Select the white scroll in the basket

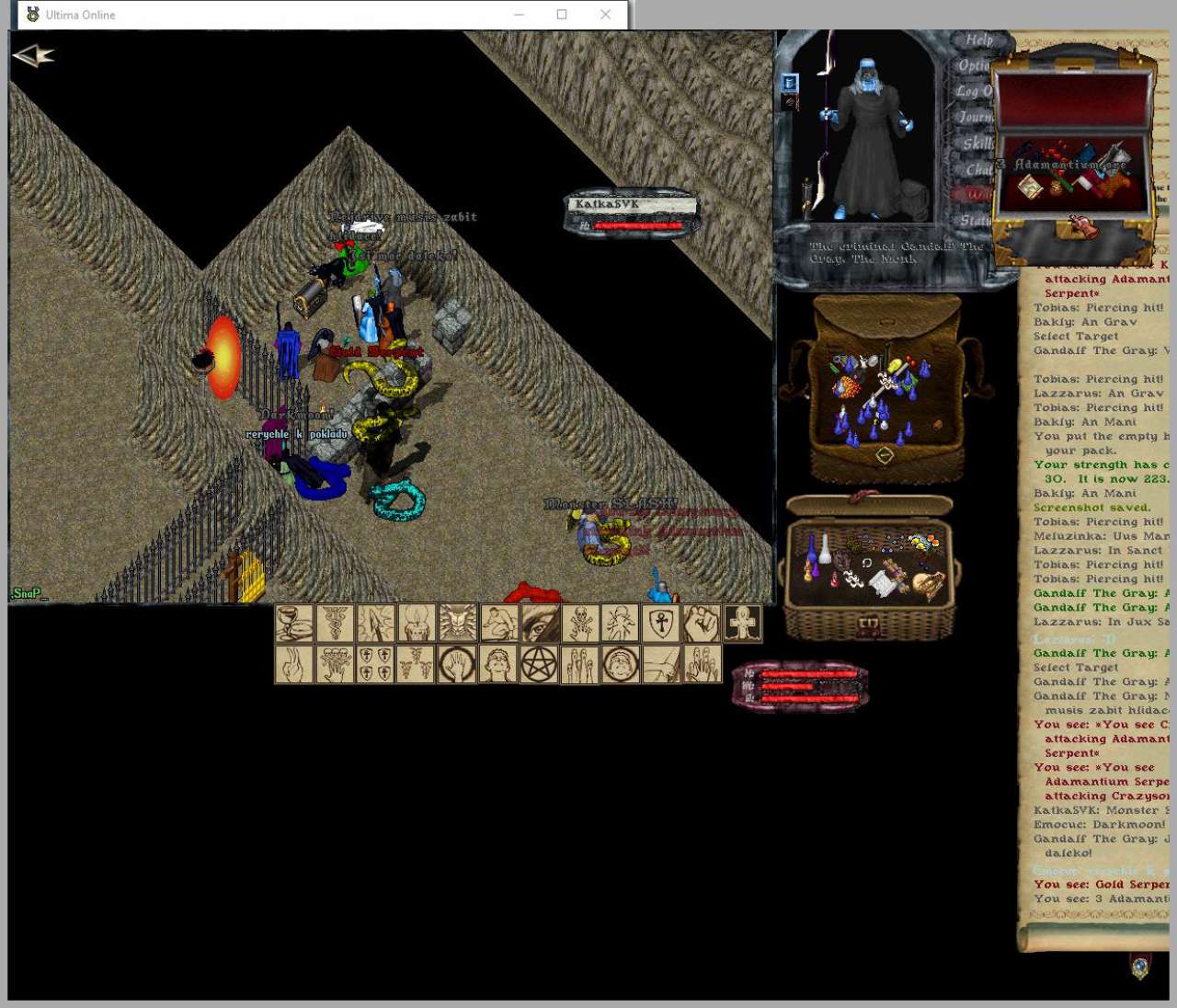click(x=885, y=582)
